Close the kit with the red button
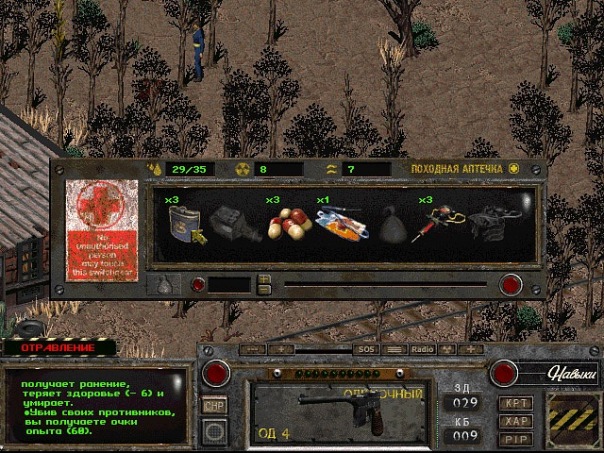The height and width of the screenshot is (453, 604). coord(511,284)
